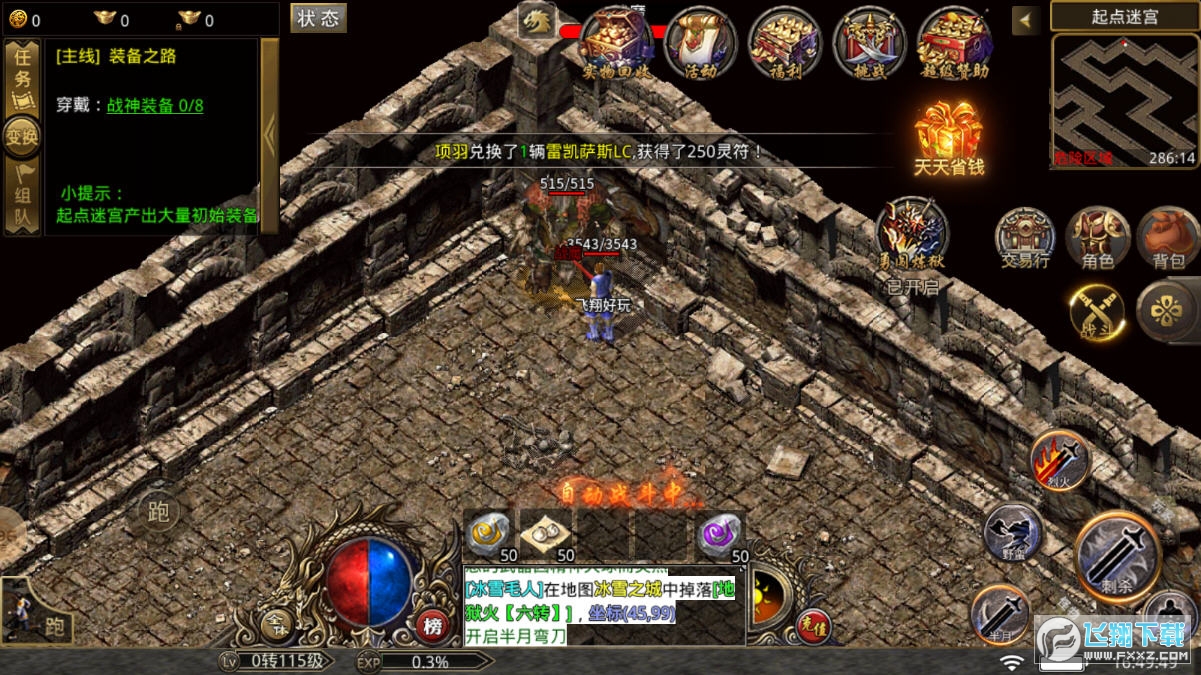1201x675 pixels.
Task: Enter the 勇闯炼狱 event icon
Action: 912,233
